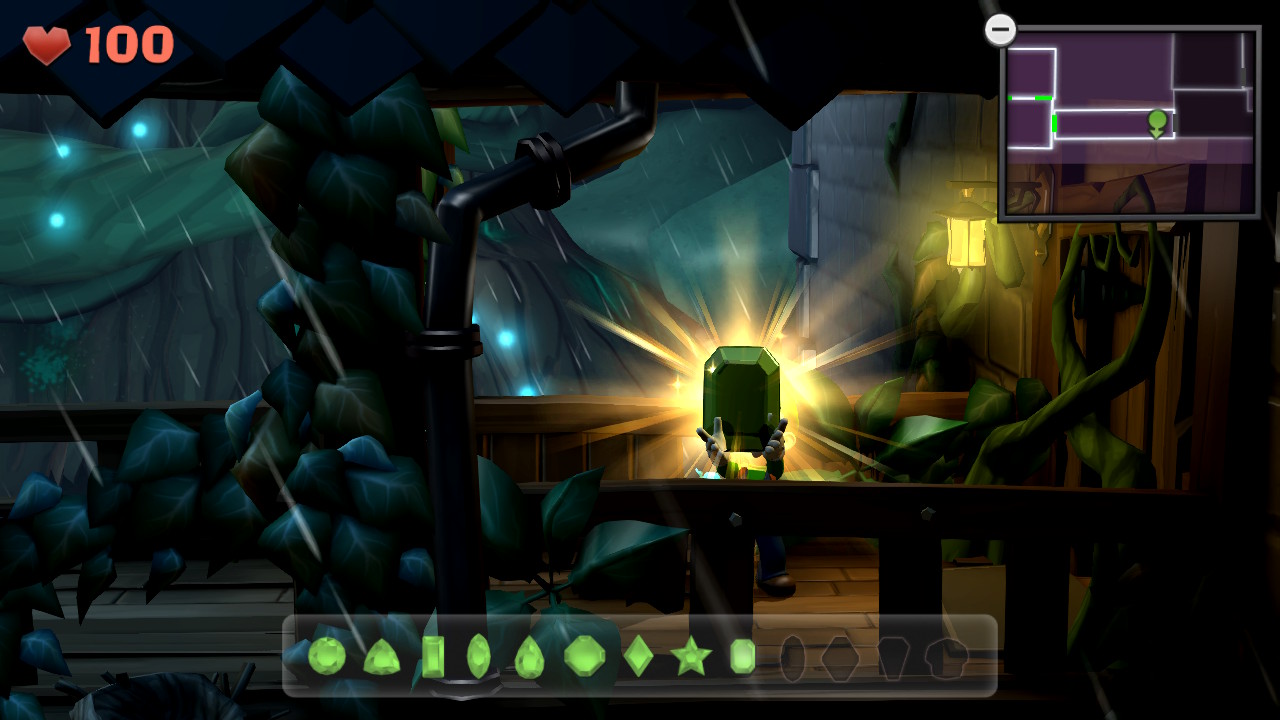Click Luigi's green position marker on minimap
Viewport: 1280px width, 720px height.
coord(1157,123)
